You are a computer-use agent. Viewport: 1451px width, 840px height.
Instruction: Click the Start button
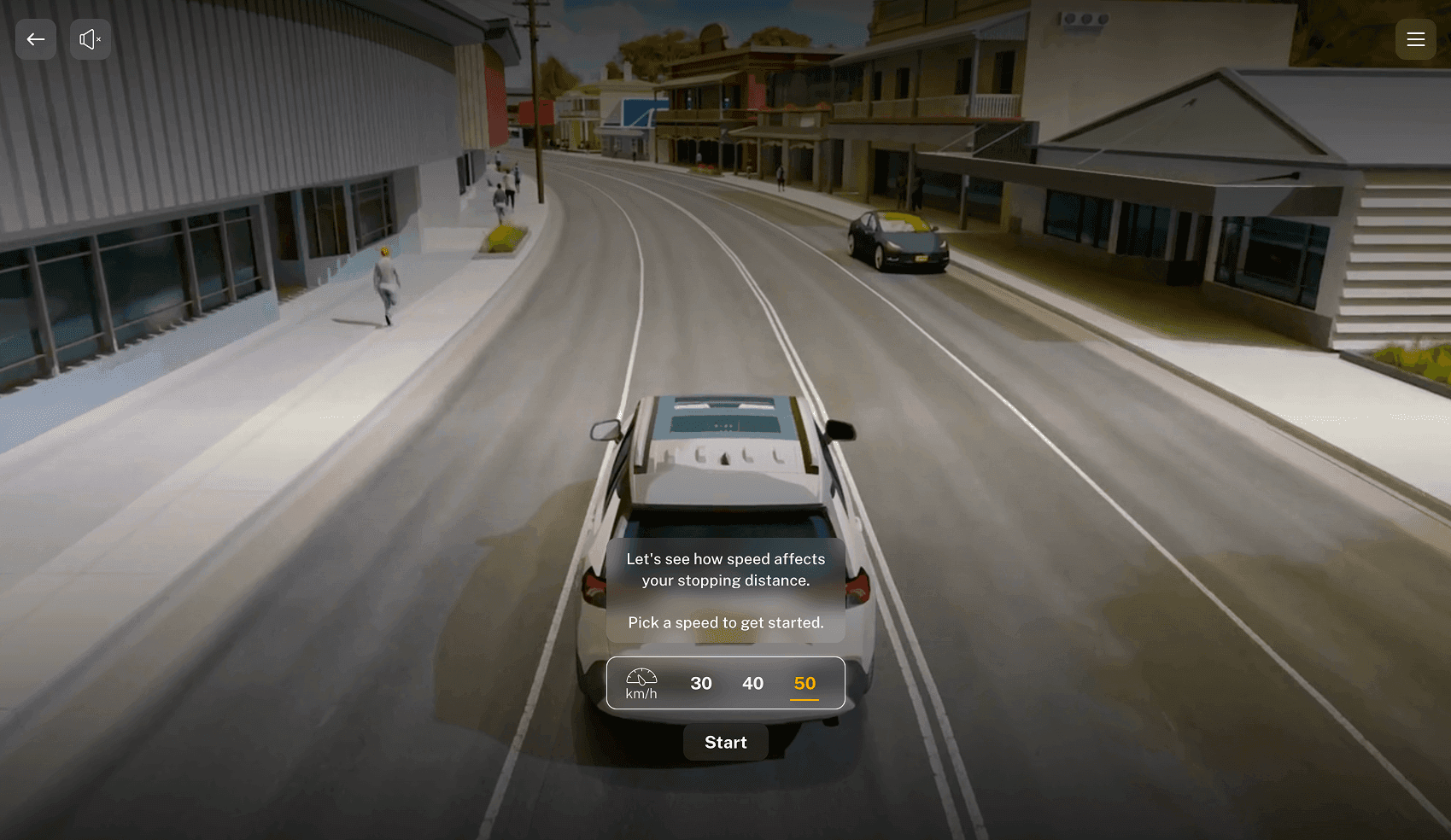(x=725, y=743)
